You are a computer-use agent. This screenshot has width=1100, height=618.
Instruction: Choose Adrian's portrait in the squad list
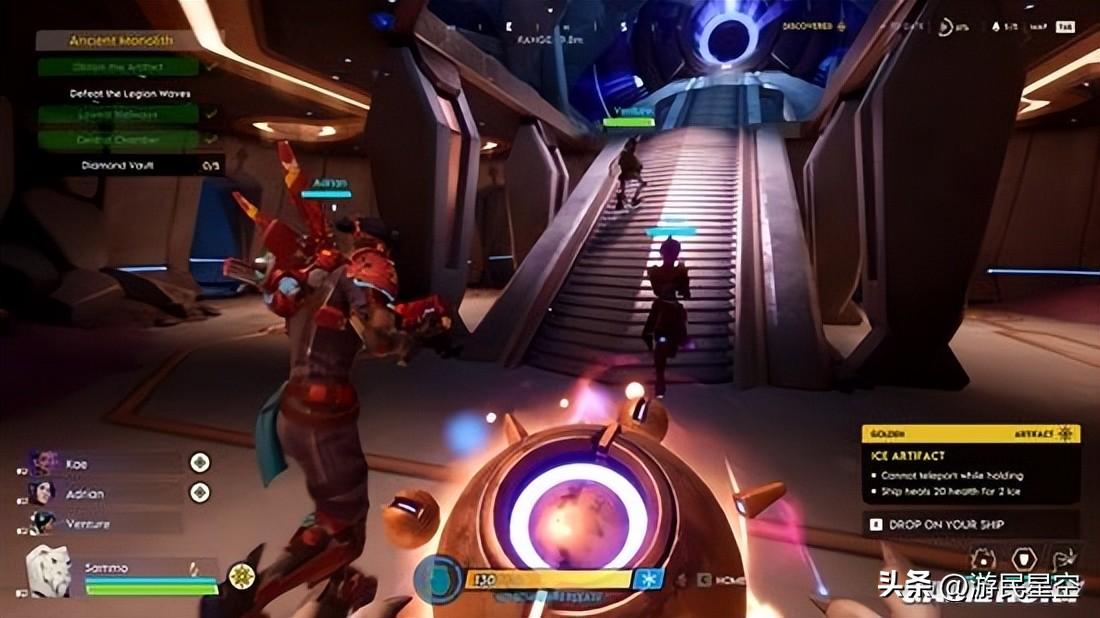pyautogui.click(x=43, y=494)
